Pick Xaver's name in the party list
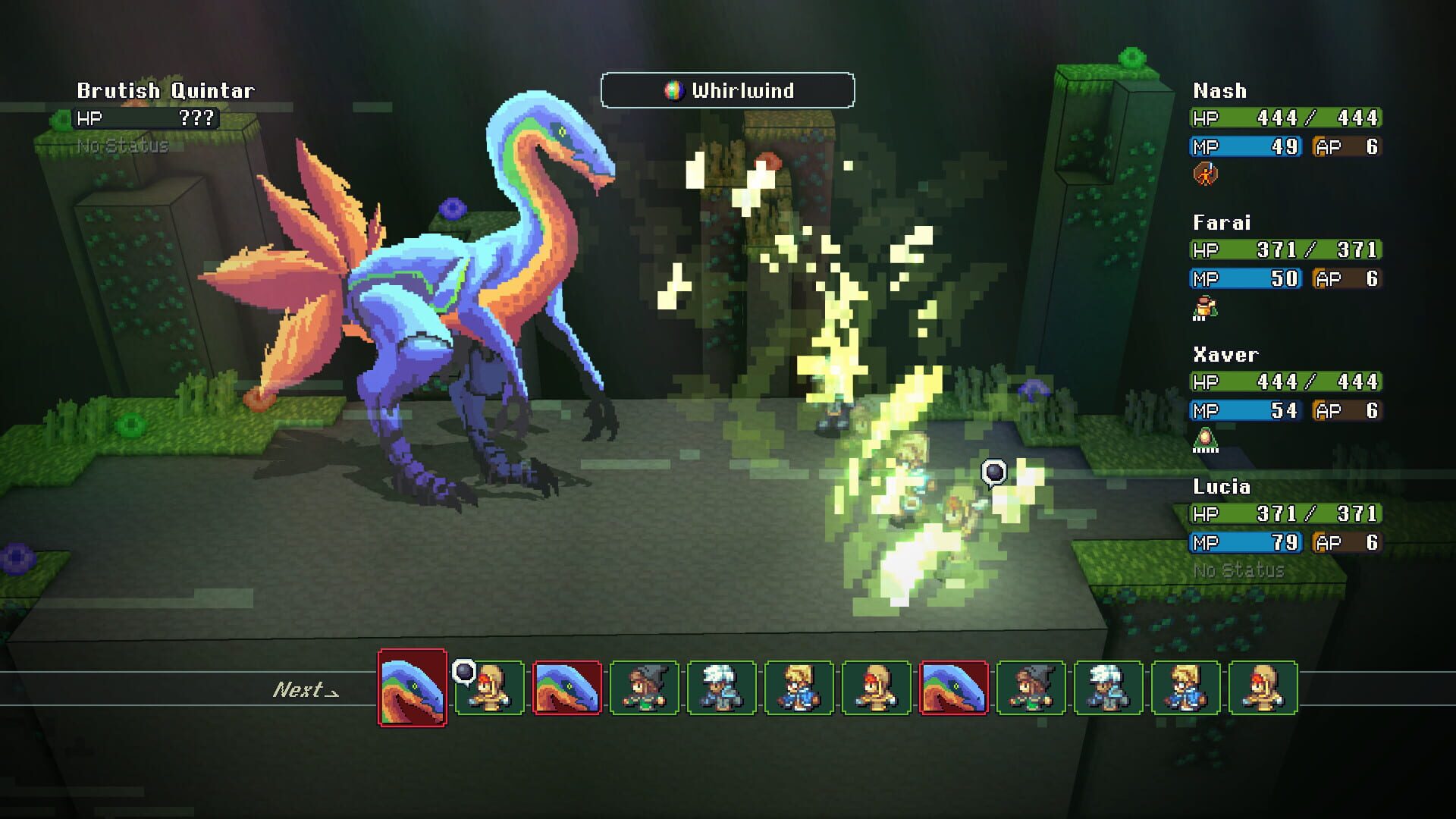Image resolution: width=1456 pixels, height=819 pixels. tap(1225, 355)
